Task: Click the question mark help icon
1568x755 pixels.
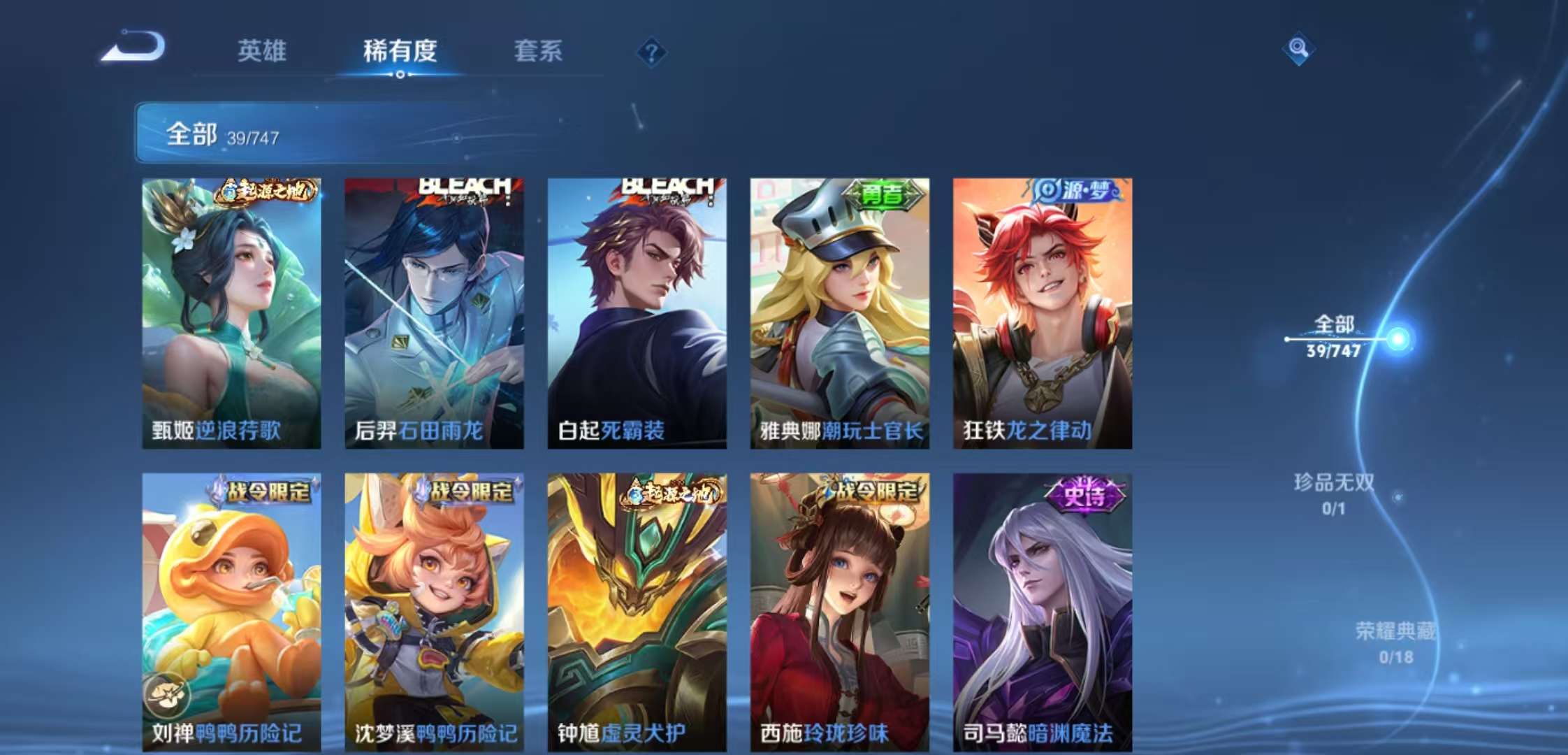Action: 650,51
